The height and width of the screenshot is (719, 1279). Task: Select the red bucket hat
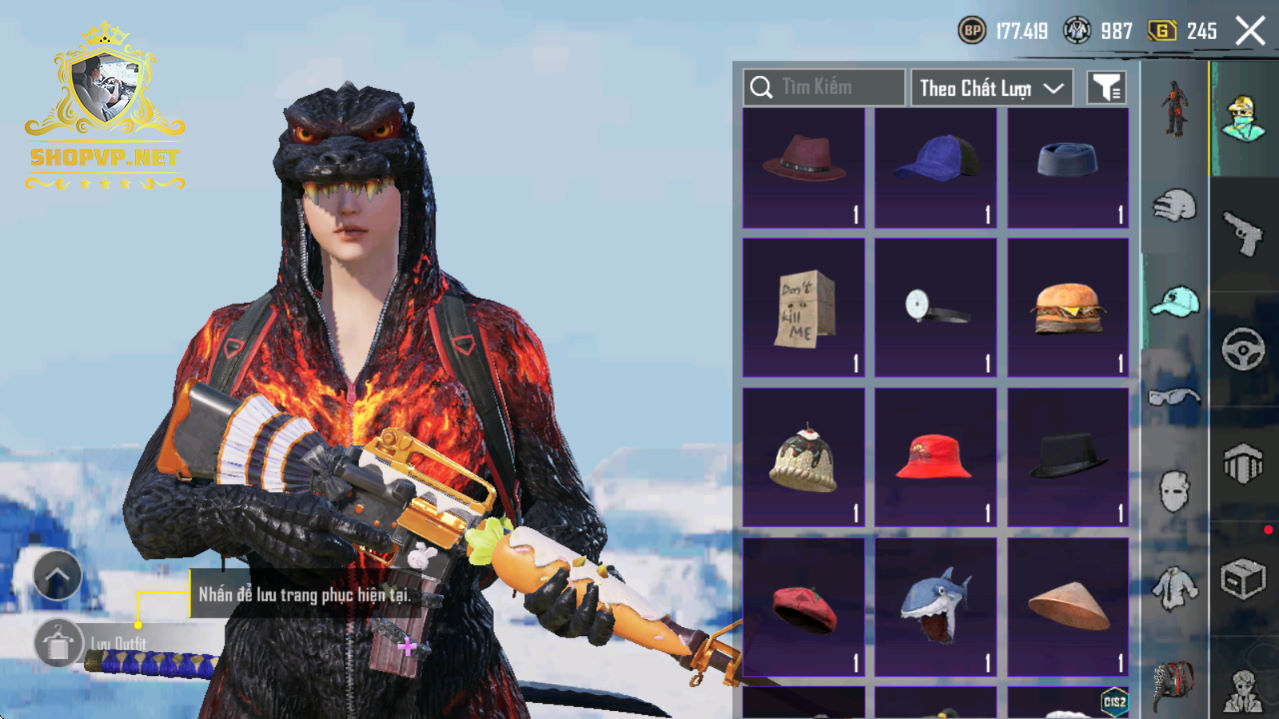(x=936, y=457)
